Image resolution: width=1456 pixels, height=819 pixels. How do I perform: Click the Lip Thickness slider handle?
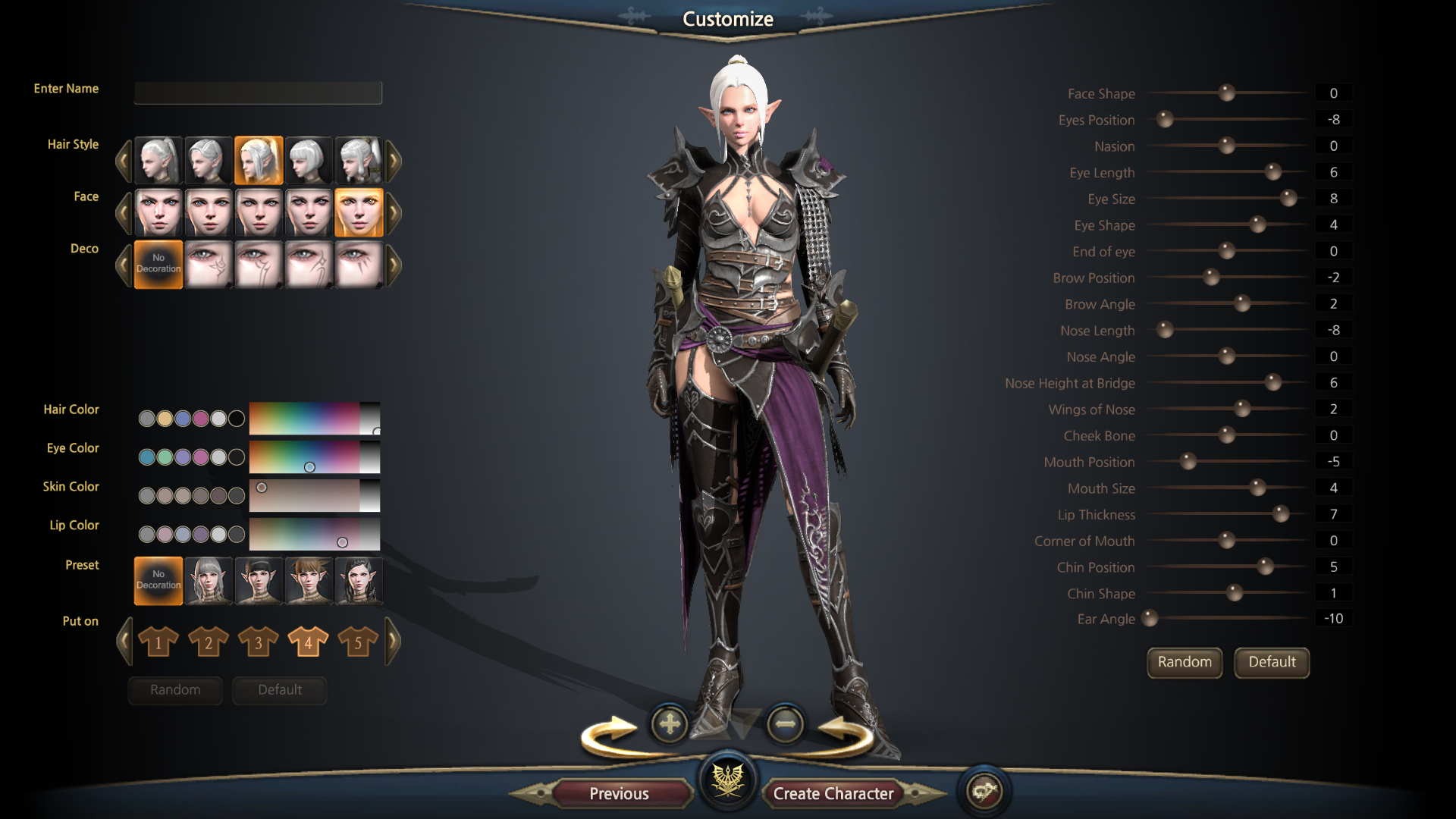tap(1281, 514)
